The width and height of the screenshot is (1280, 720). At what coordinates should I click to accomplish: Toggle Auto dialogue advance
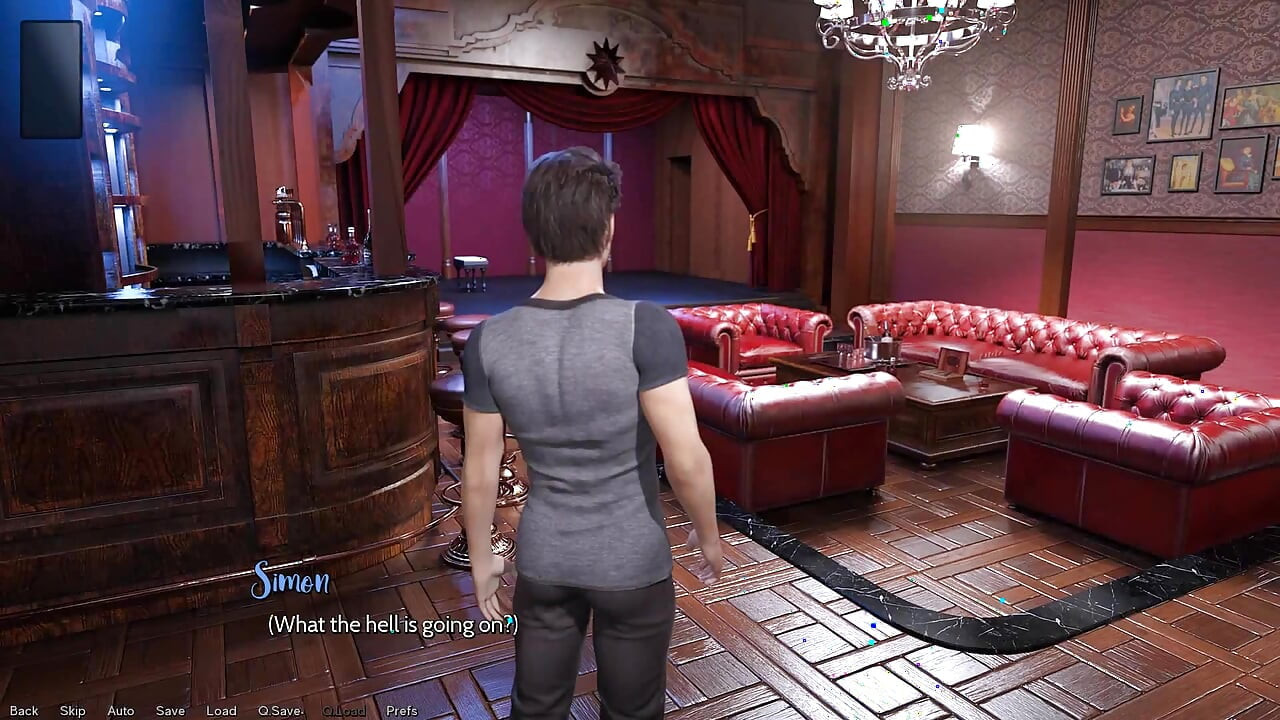pyautogui.click(x=121, y=711)
